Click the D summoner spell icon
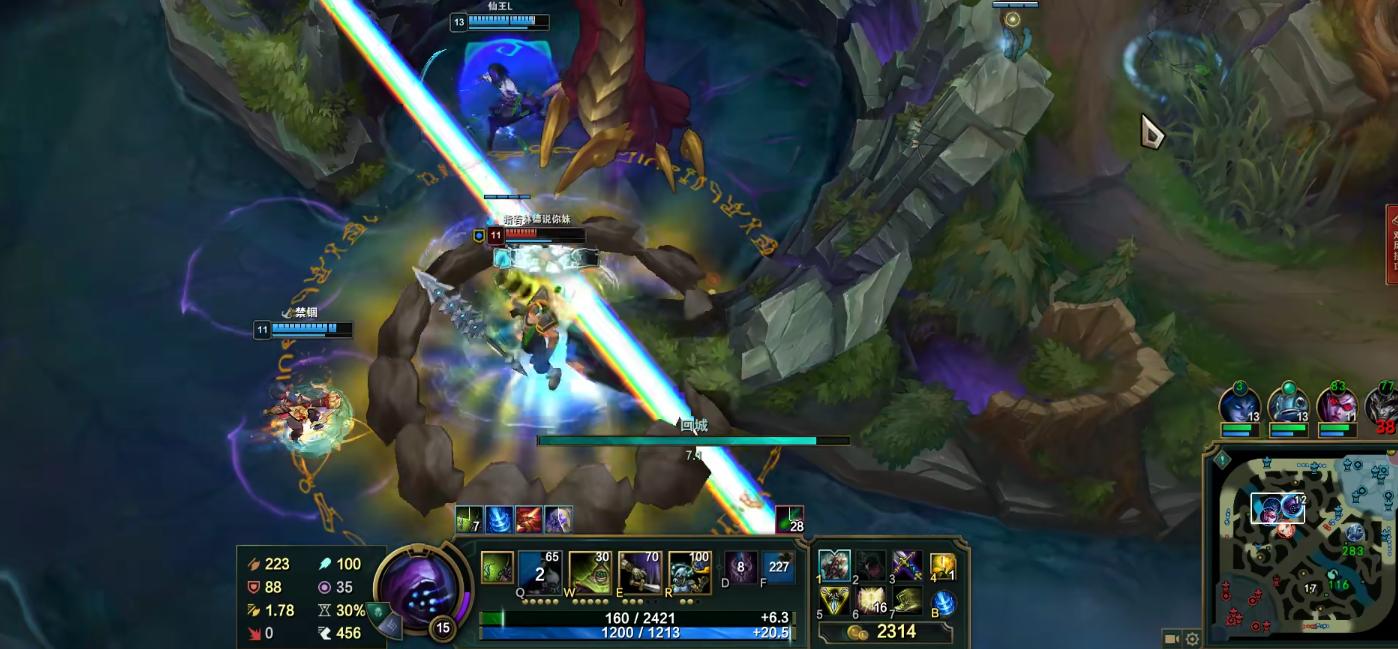Viewport: 1398px width, 649px height. pyautogui.click(x=740, y=567)
